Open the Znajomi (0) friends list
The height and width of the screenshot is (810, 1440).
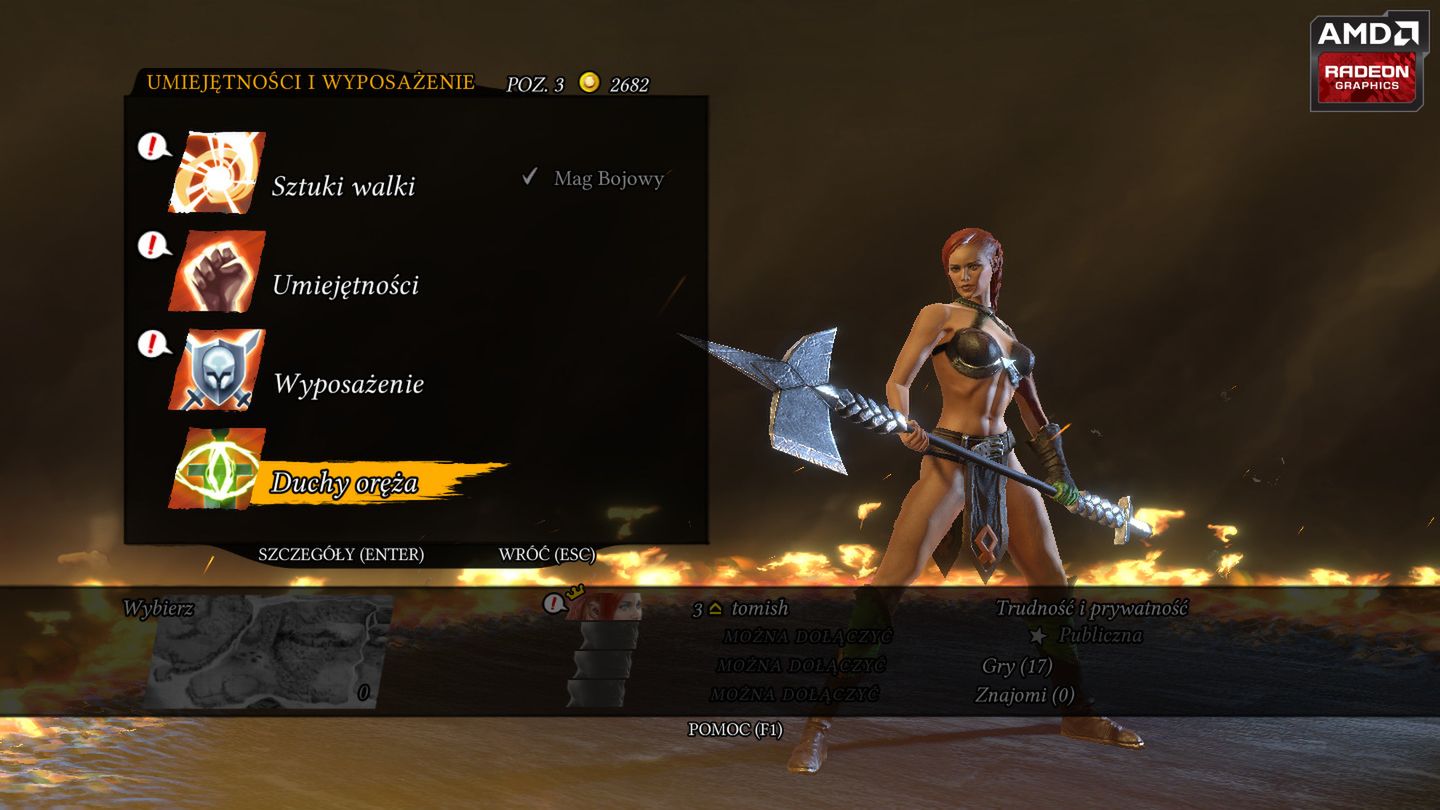coord(1024,694)
